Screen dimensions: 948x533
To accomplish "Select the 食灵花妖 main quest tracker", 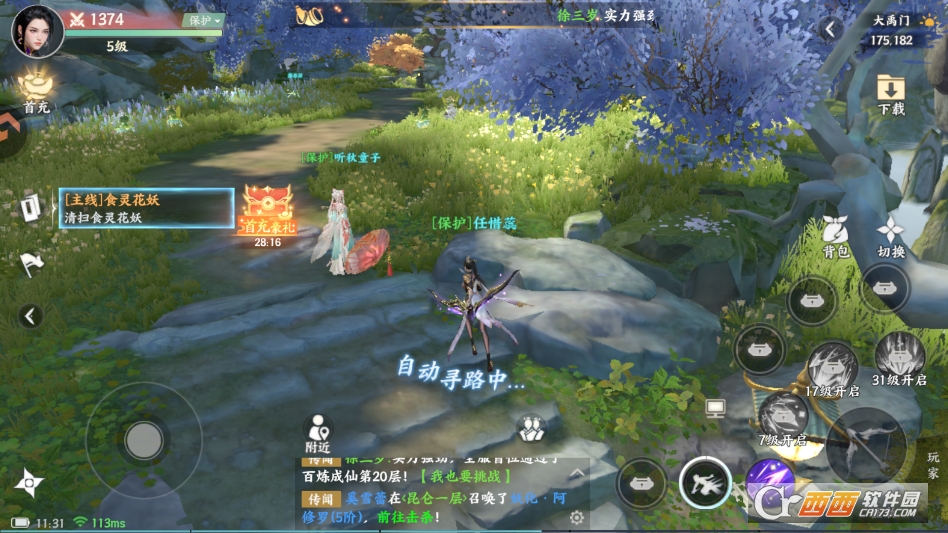I will 146,208.
